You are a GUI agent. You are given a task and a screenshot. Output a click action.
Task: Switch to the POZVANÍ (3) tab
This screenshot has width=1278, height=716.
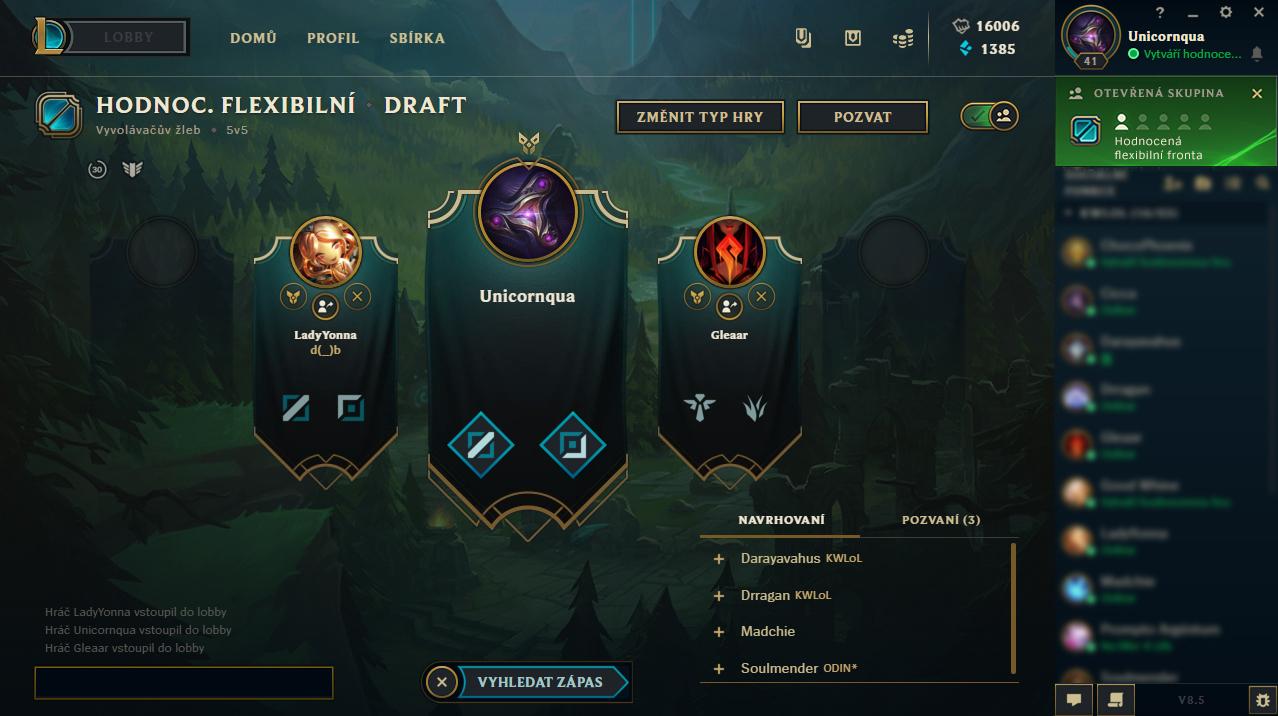click(940, 520)
